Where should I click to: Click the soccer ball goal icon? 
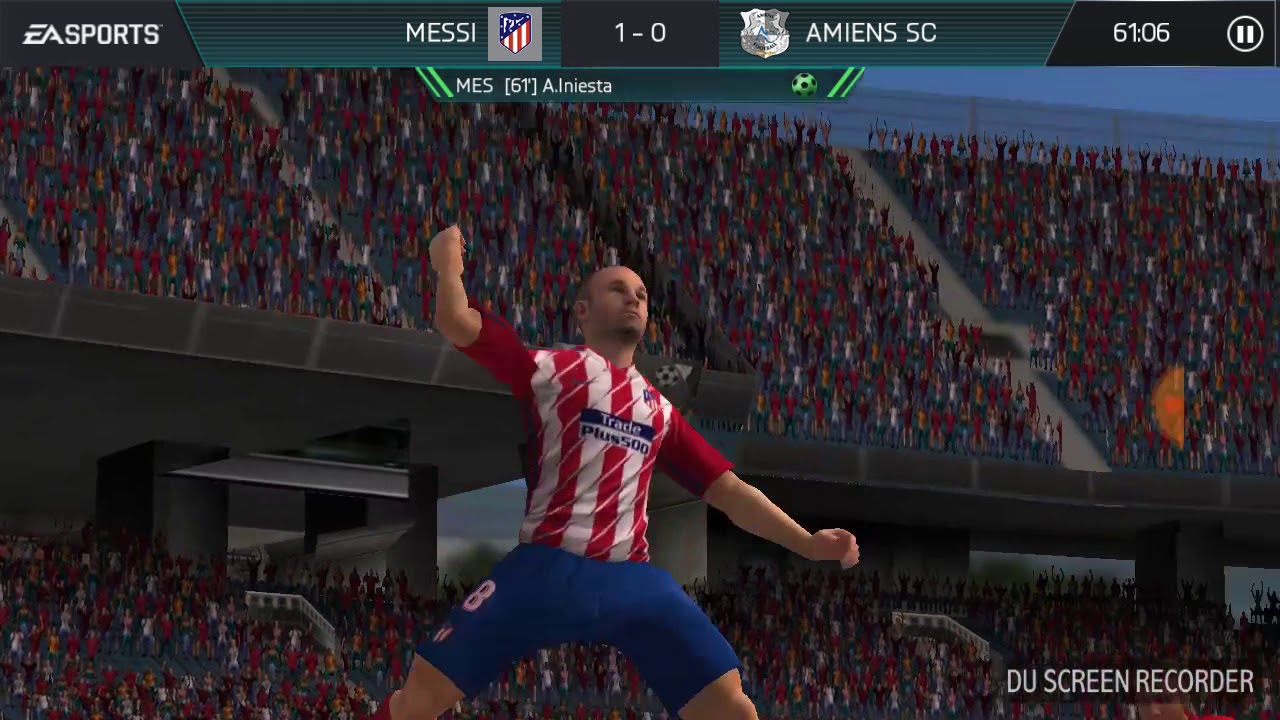point(804,85)
